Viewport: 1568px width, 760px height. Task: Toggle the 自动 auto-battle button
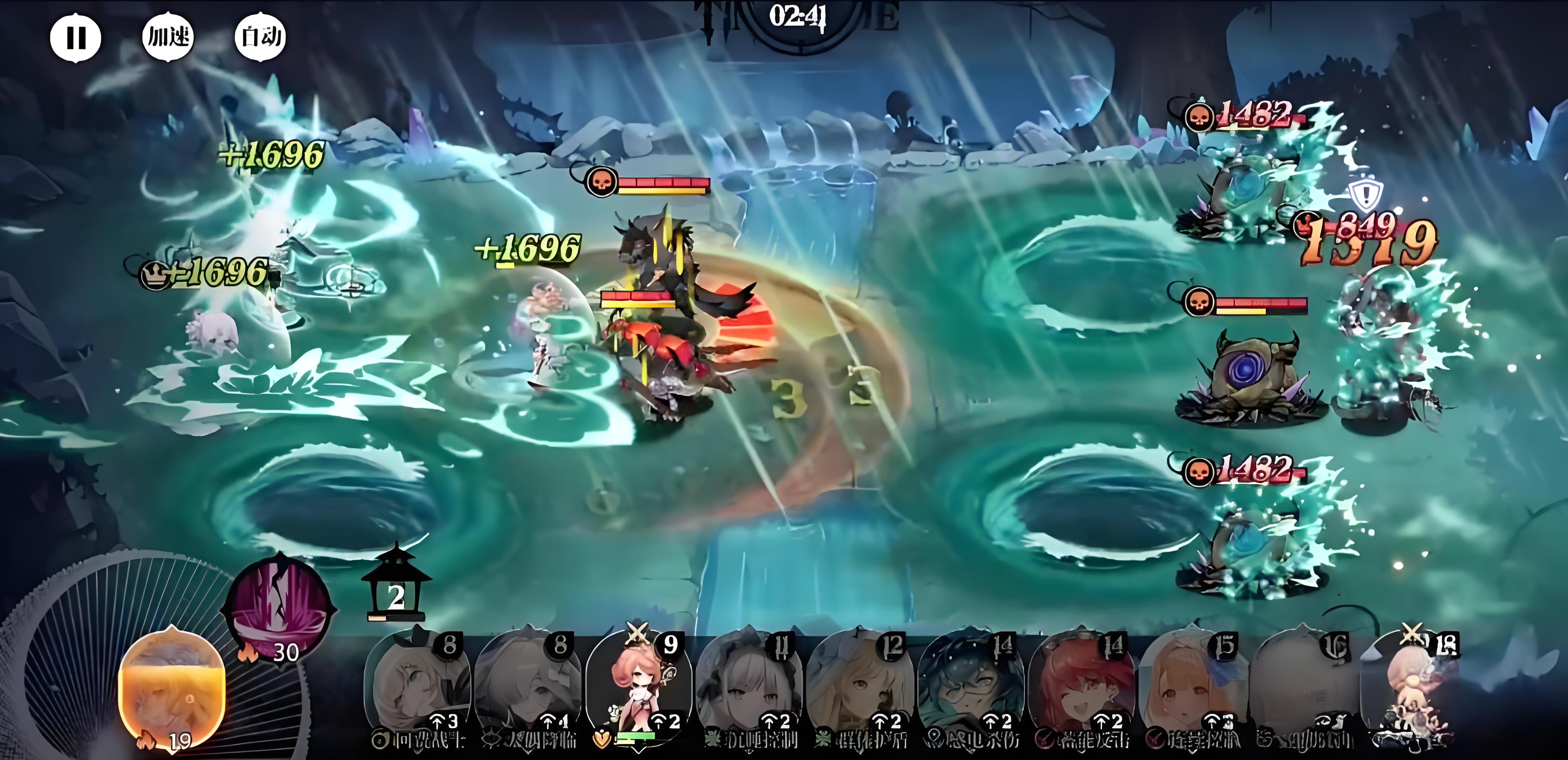[261, 36]
